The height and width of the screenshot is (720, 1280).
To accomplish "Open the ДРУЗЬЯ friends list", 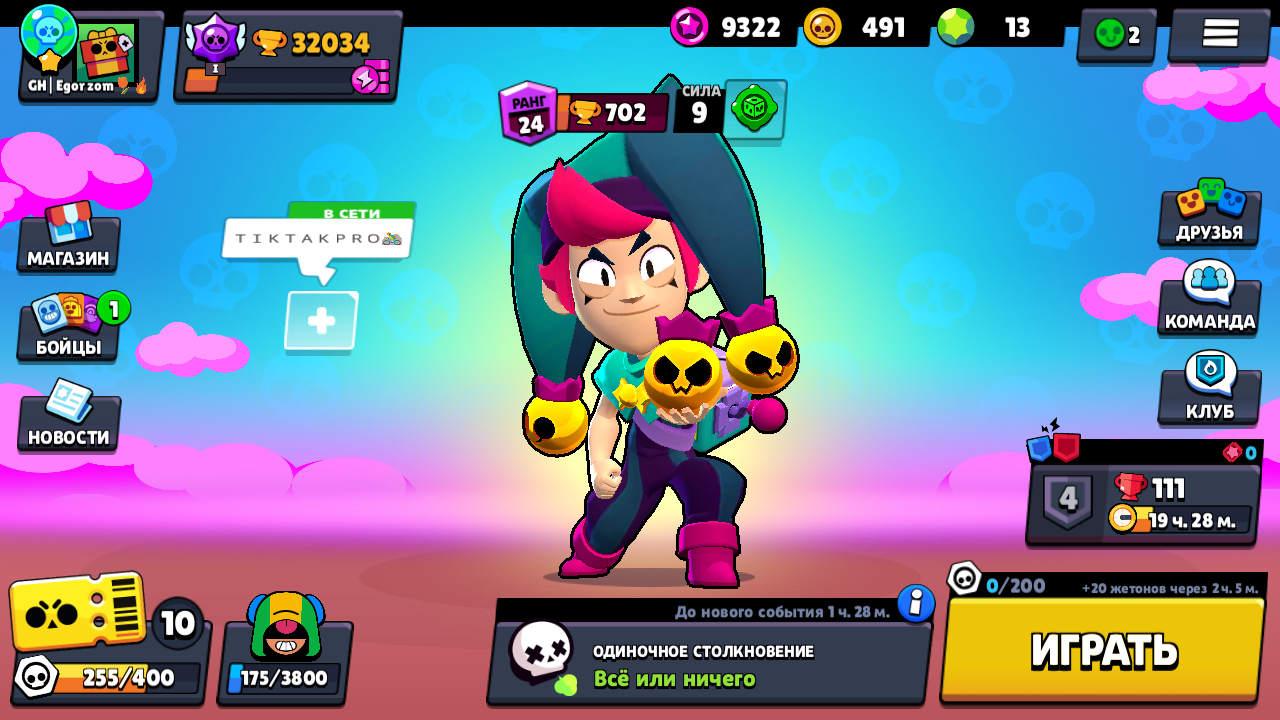I will [1209, 214].
